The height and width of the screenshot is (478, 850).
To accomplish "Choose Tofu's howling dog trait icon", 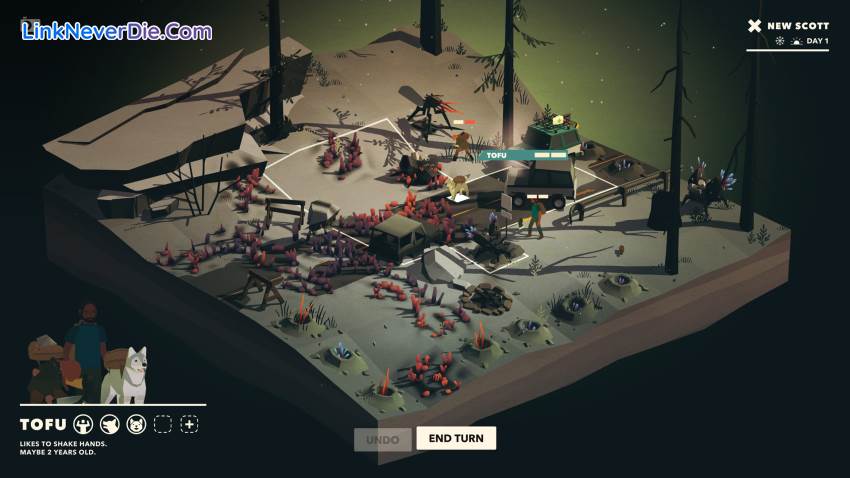I will [110, 424].
